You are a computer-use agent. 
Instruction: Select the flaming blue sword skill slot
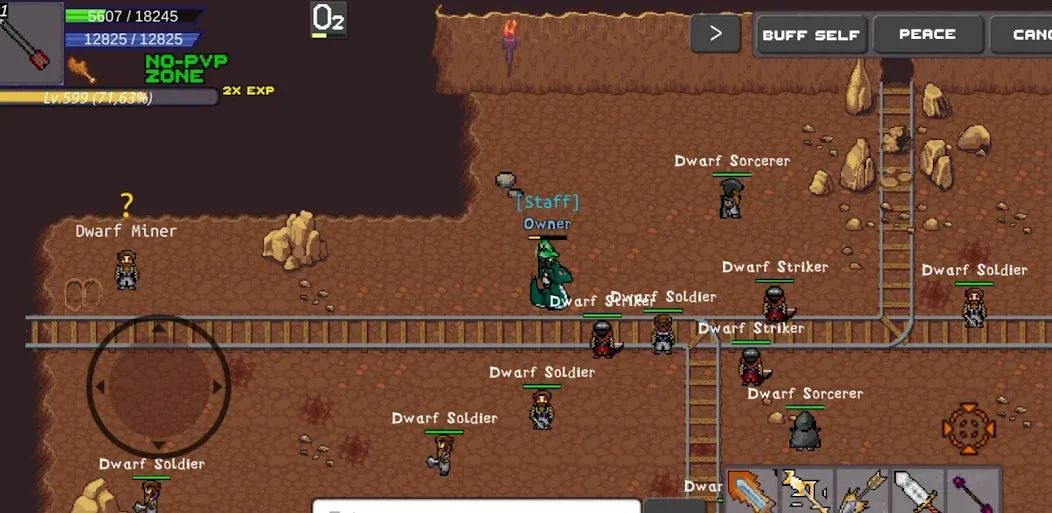(x=751, y=492)
